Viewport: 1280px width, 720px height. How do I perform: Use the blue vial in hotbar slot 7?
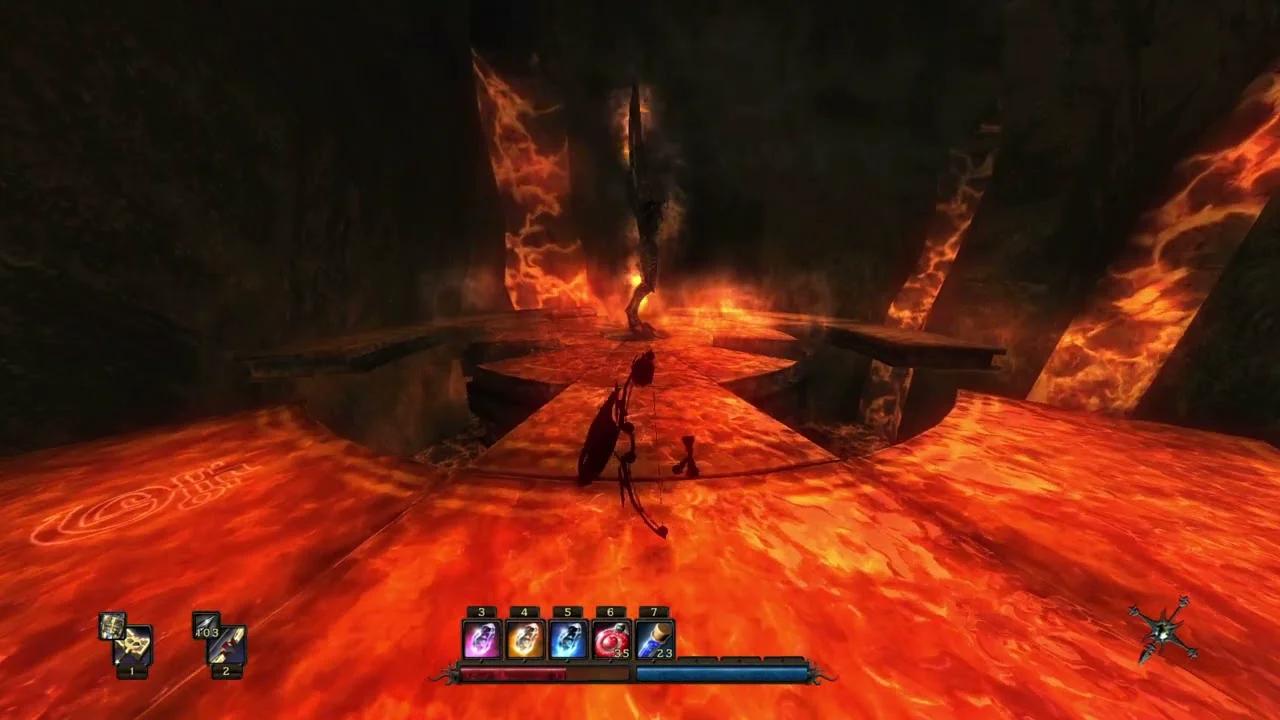653,637
